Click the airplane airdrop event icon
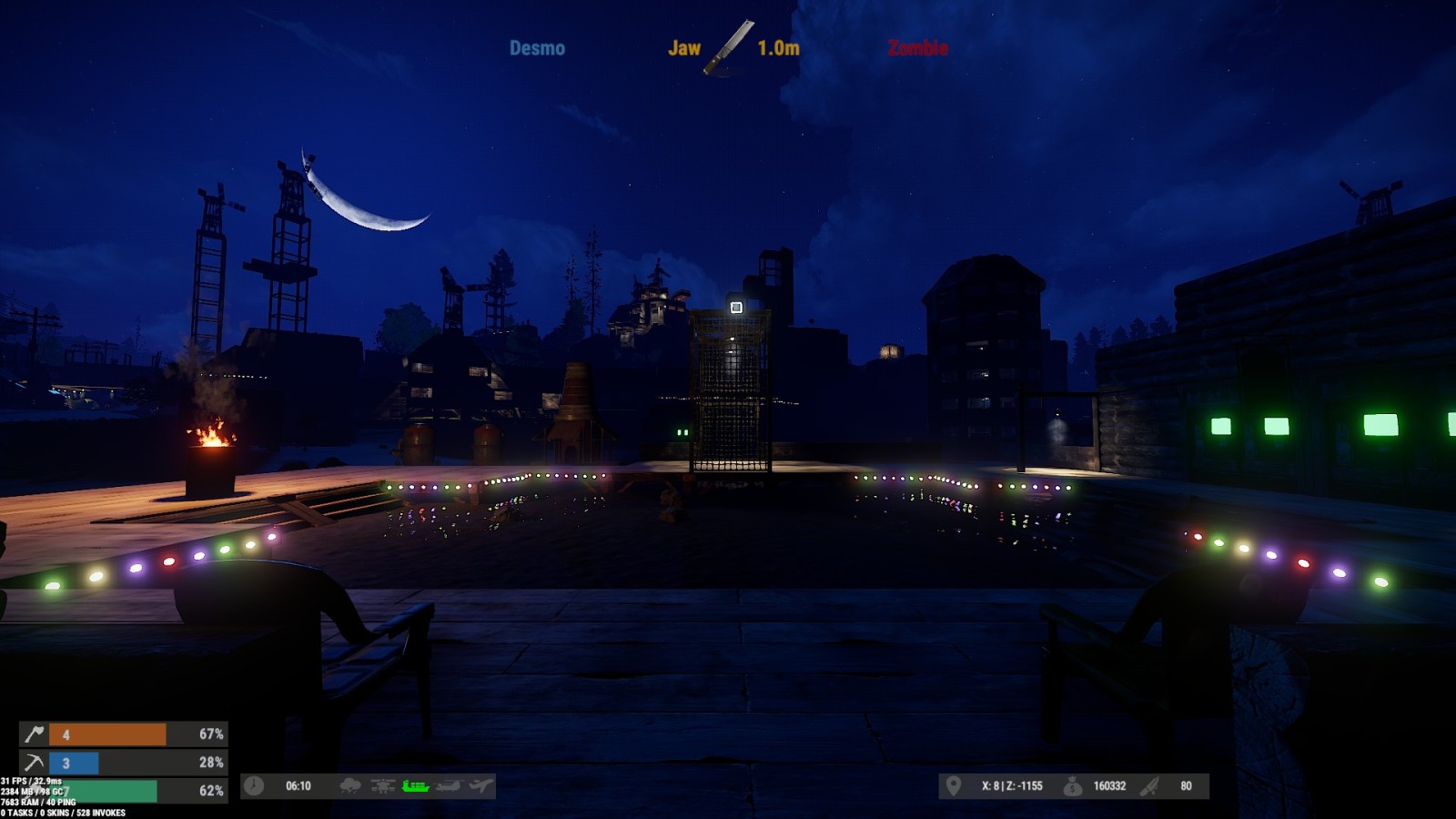This screenshot has width=1456, height=819. pos(481,786)
